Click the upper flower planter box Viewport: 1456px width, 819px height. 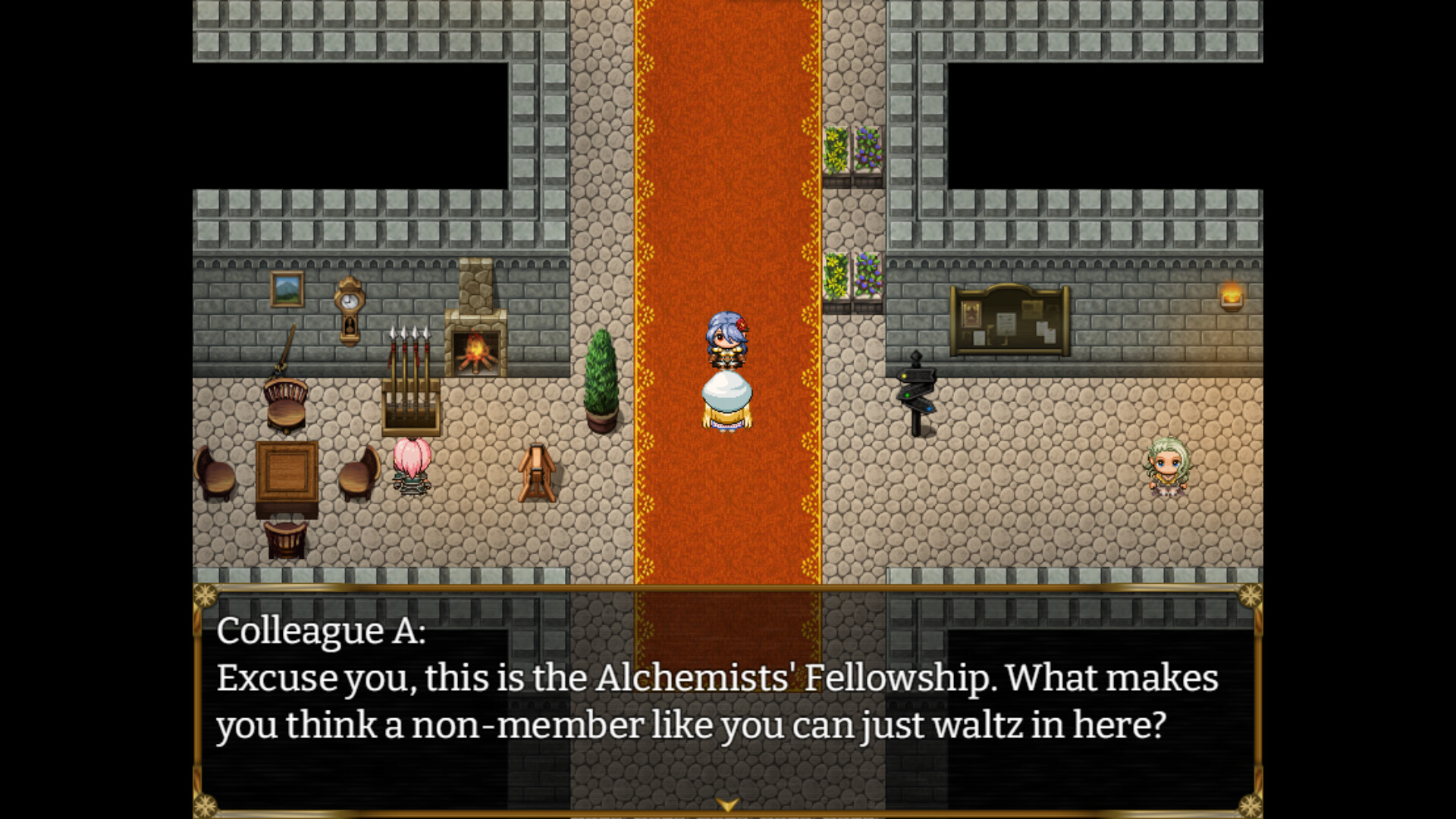click(x=853, y=152)
